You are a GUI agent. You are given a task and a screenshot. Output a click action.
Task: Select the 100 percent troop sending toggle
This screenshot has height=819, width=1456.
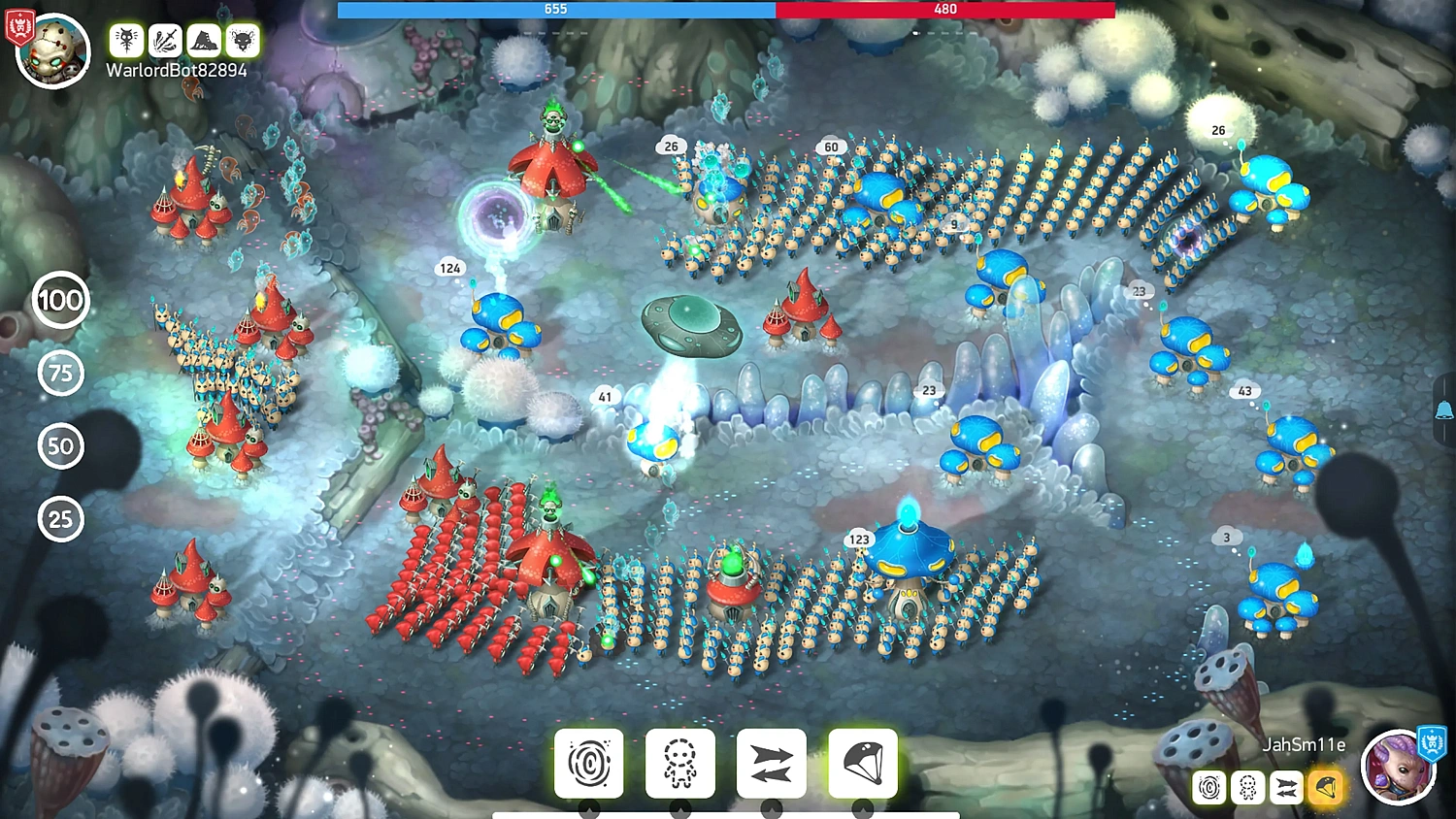[61, 301]
